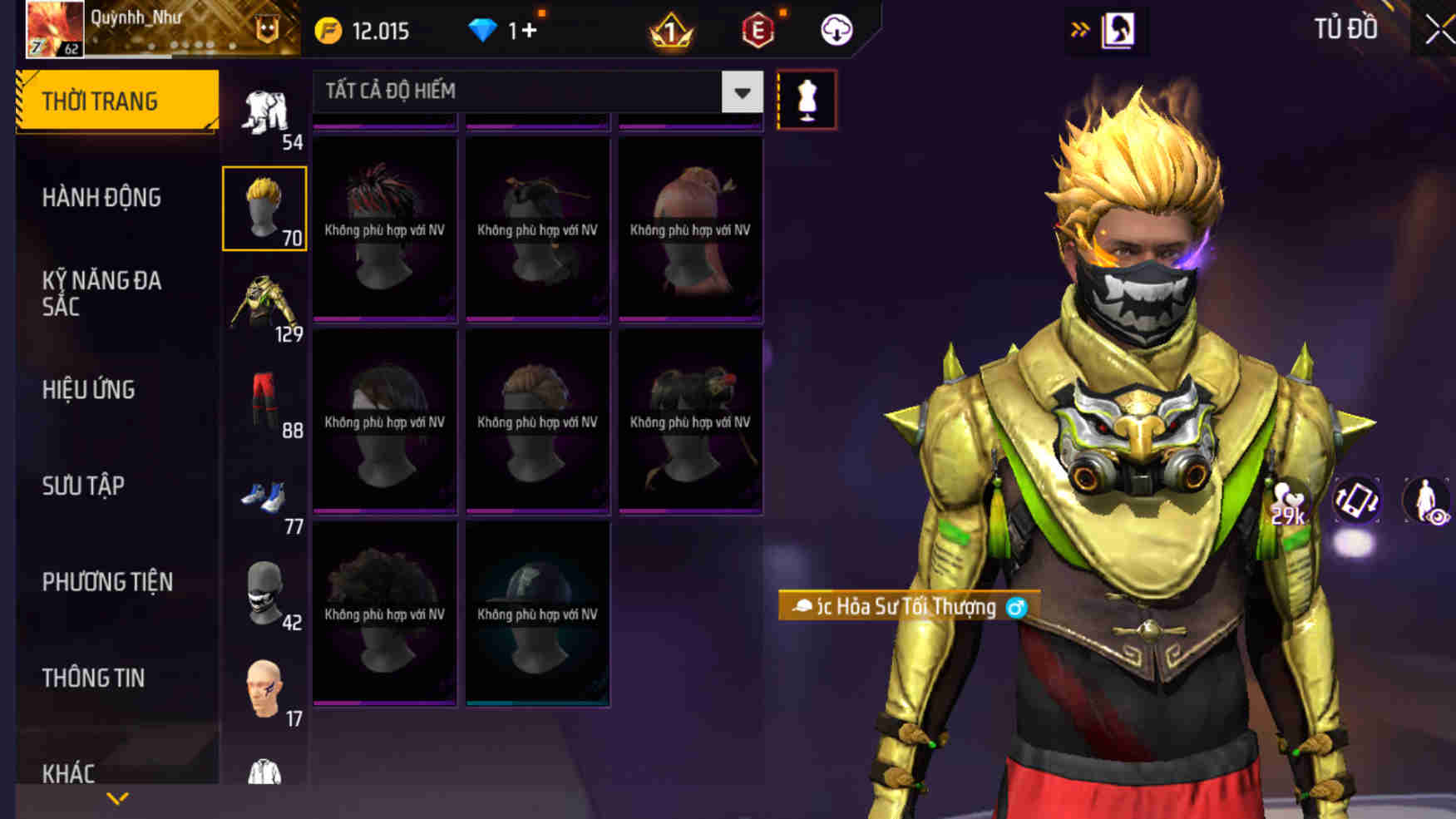Click the HIỆU ỨNG sidebar entry

click(89, 390)
